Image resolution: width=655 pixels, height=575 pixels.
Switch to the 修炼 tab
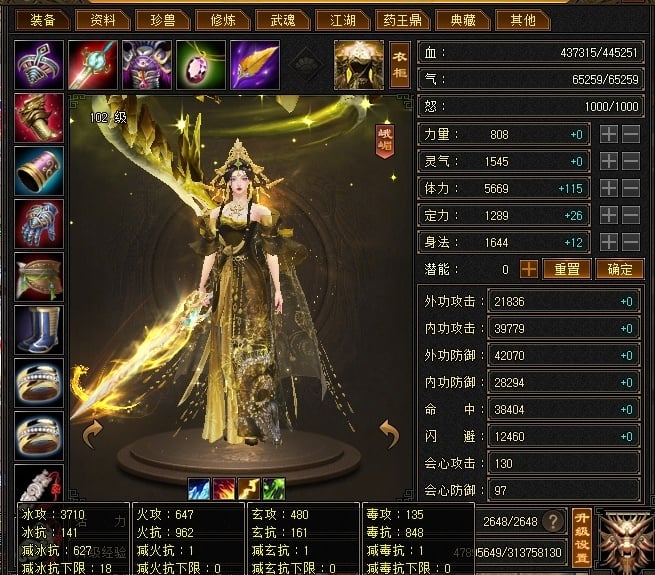coord(216,19)
